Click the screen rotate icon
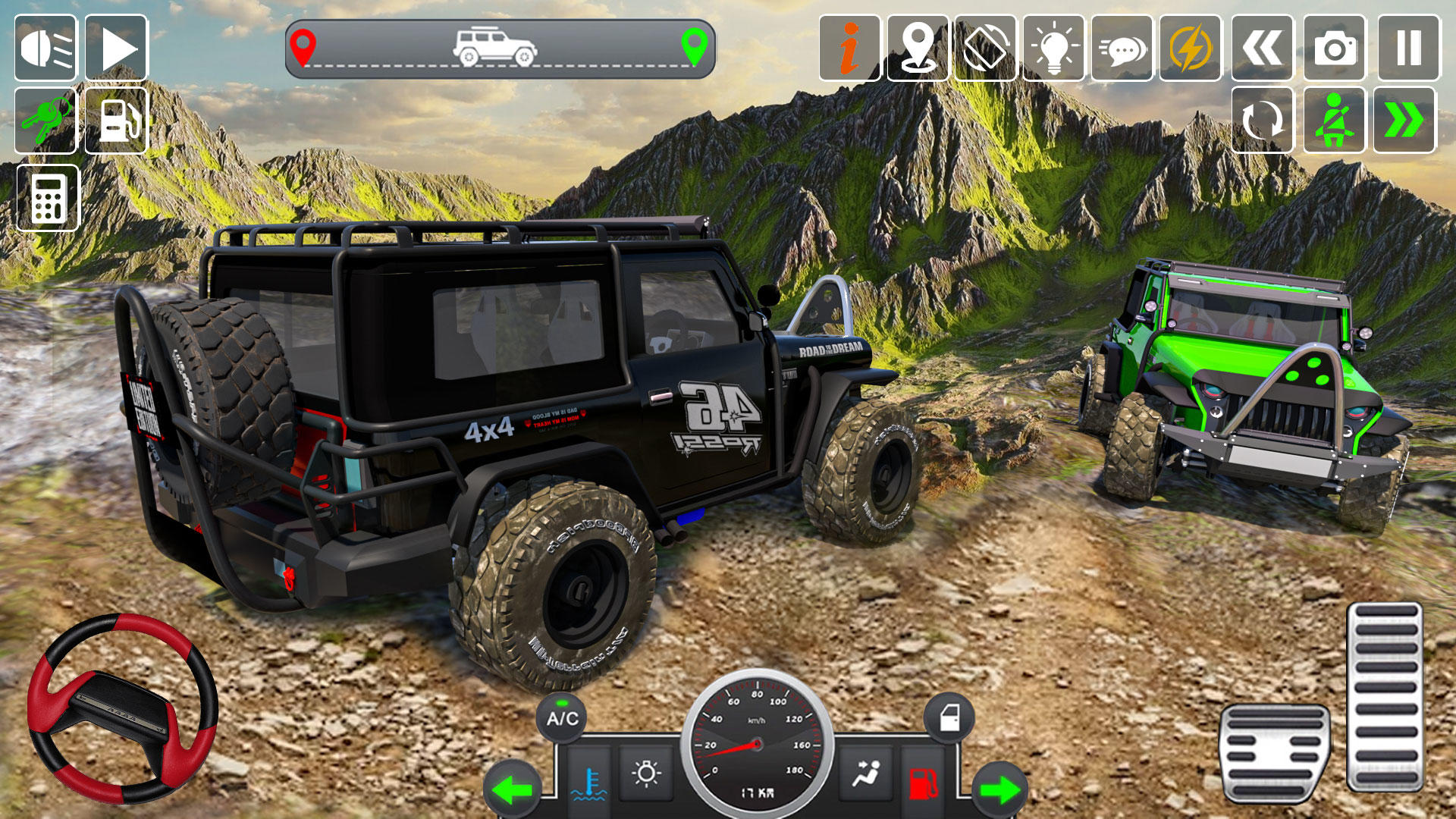The image size is (1456, 819). 985,49
